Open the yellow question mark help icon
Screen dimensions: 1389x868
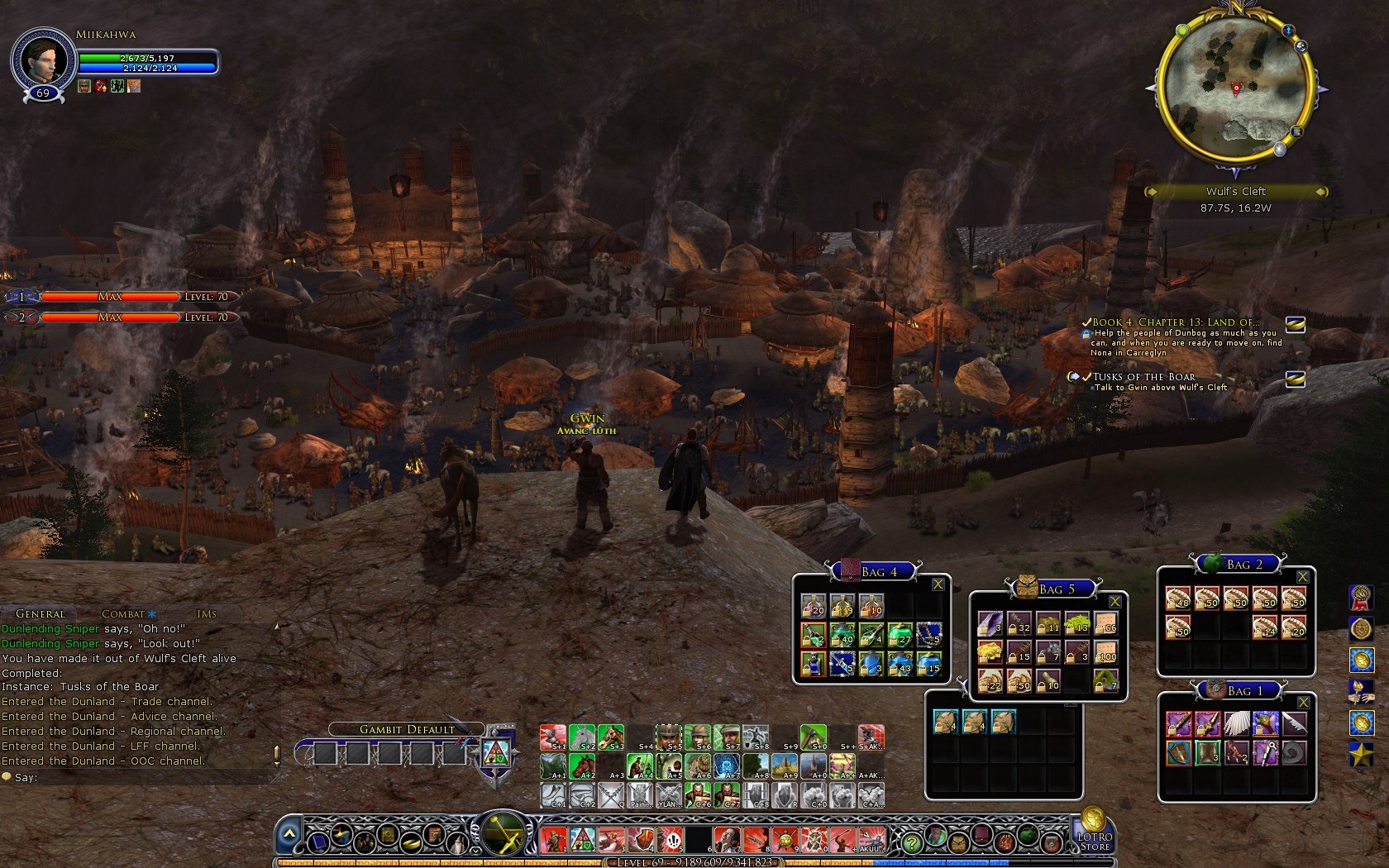911,843
